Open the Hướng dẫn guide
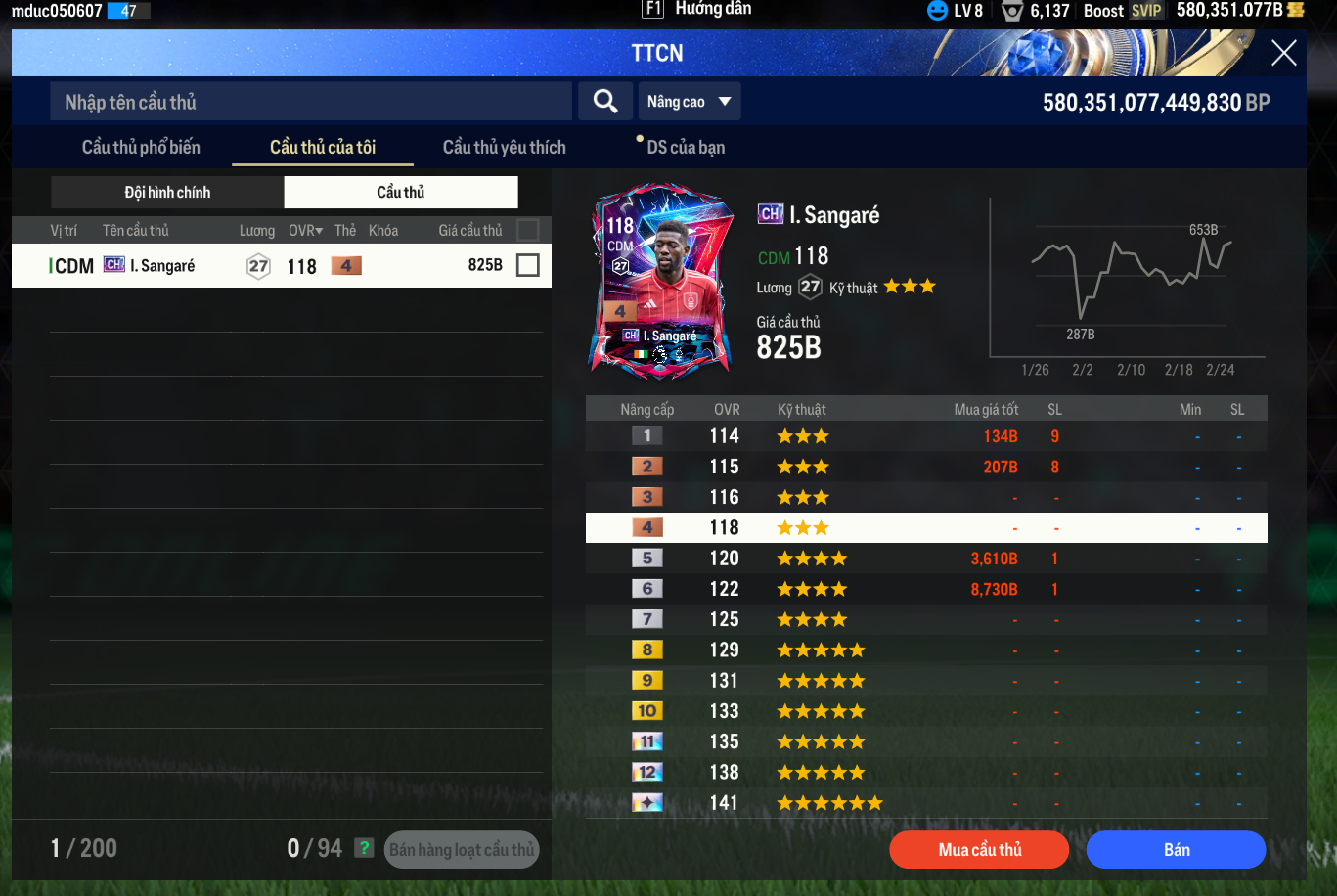Viewport: 1337px width, 896px height. 698,10
